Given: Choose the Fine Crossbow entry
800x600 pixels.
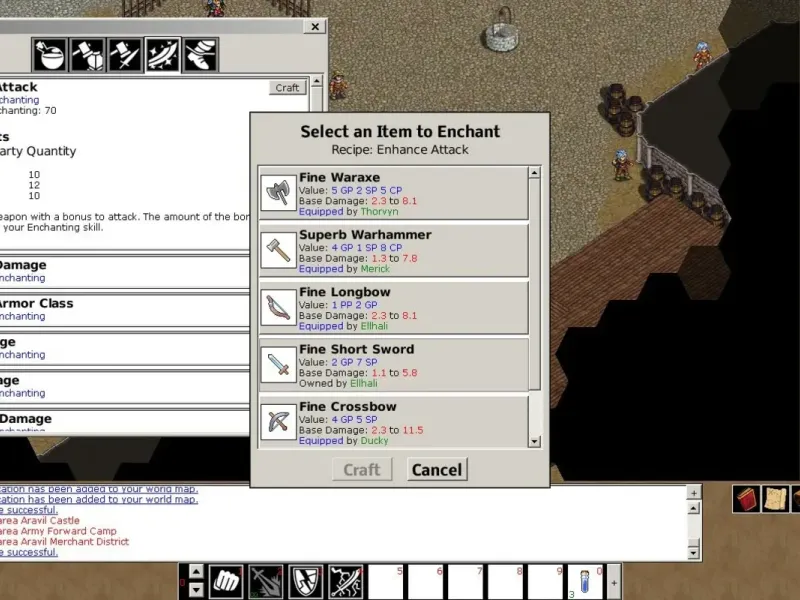Looking at the screenshot, I should [393, 421].
